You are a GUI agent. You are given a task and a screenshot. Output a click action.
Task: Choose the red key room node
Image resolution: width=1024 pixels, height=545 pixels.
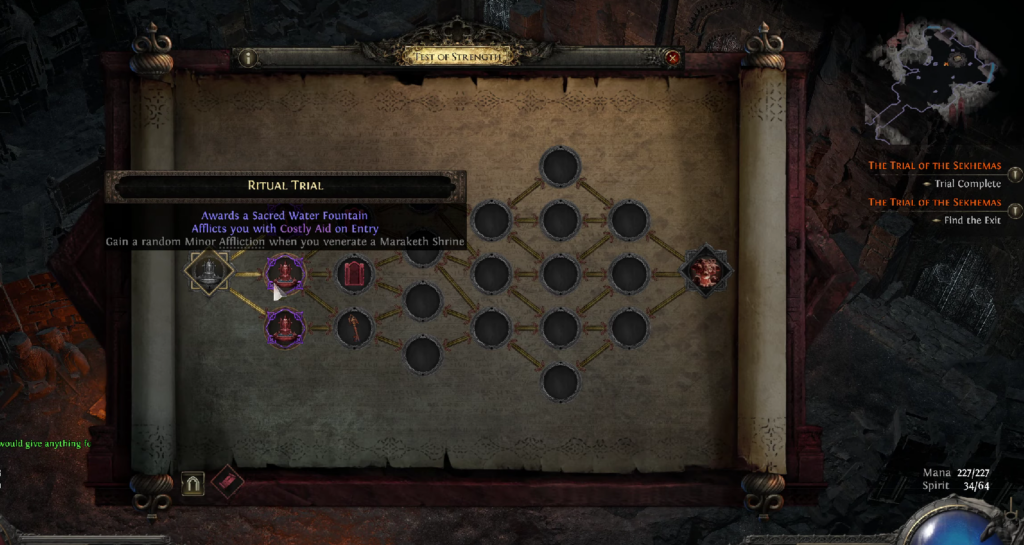tap(352, 326)
